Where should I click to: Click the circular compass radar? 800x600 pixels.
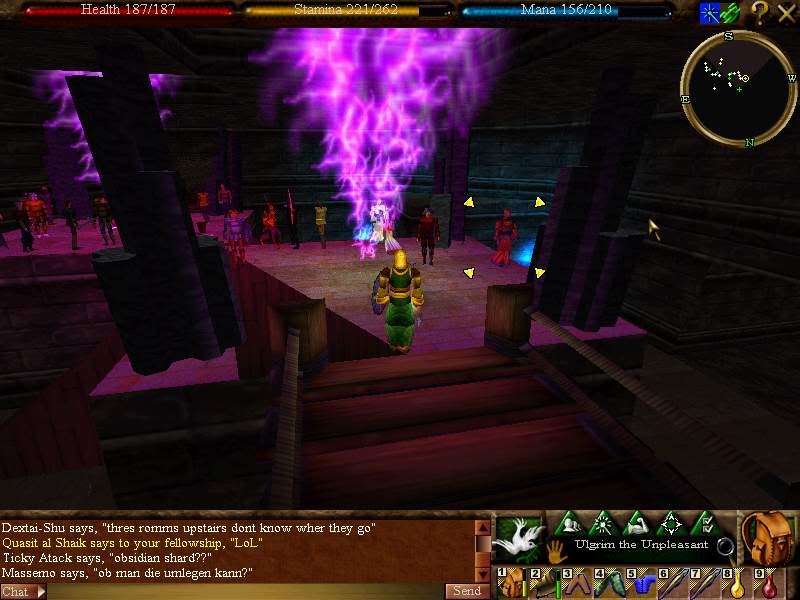738,87
